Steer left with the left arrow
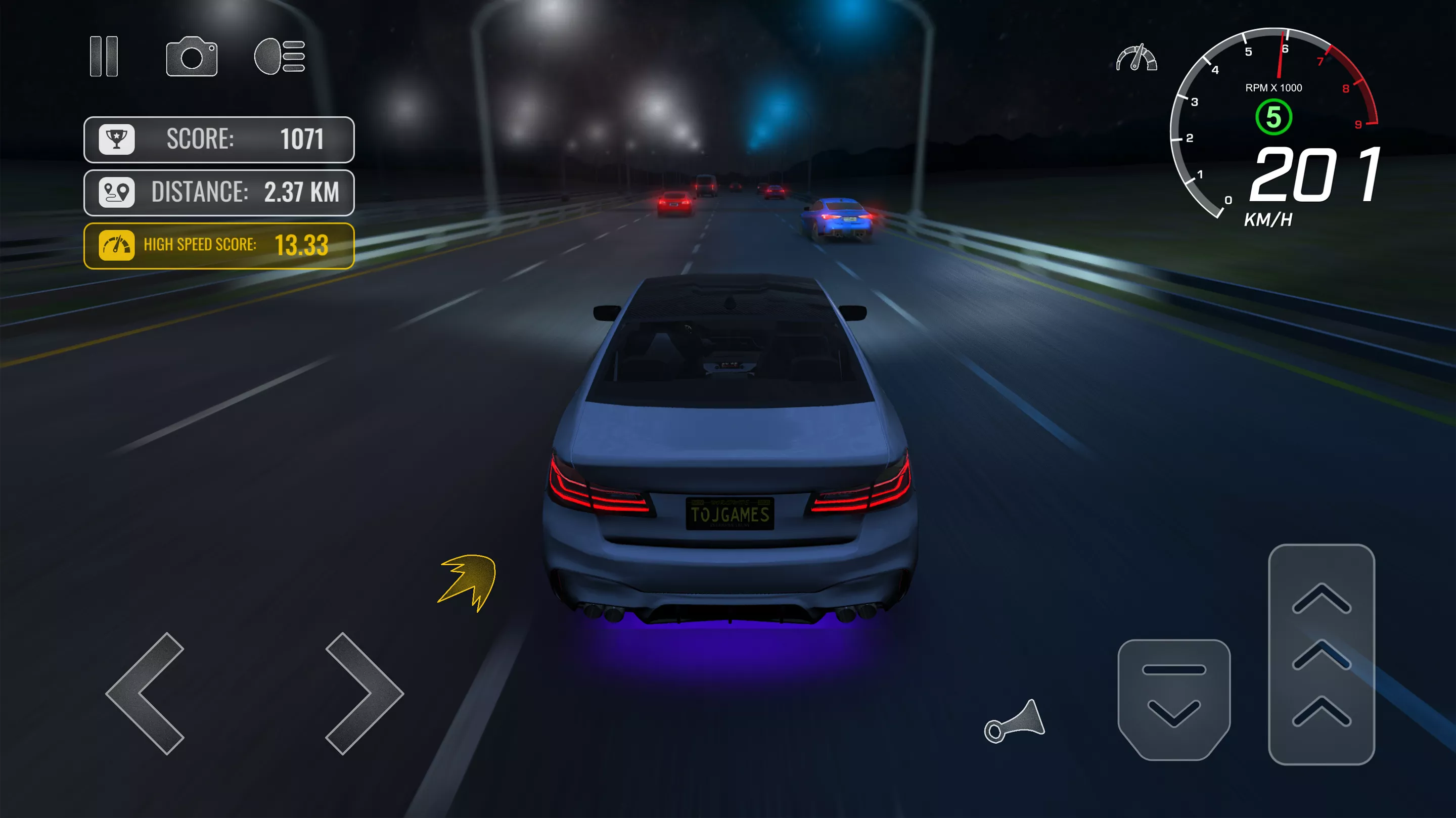 point(148,694)
